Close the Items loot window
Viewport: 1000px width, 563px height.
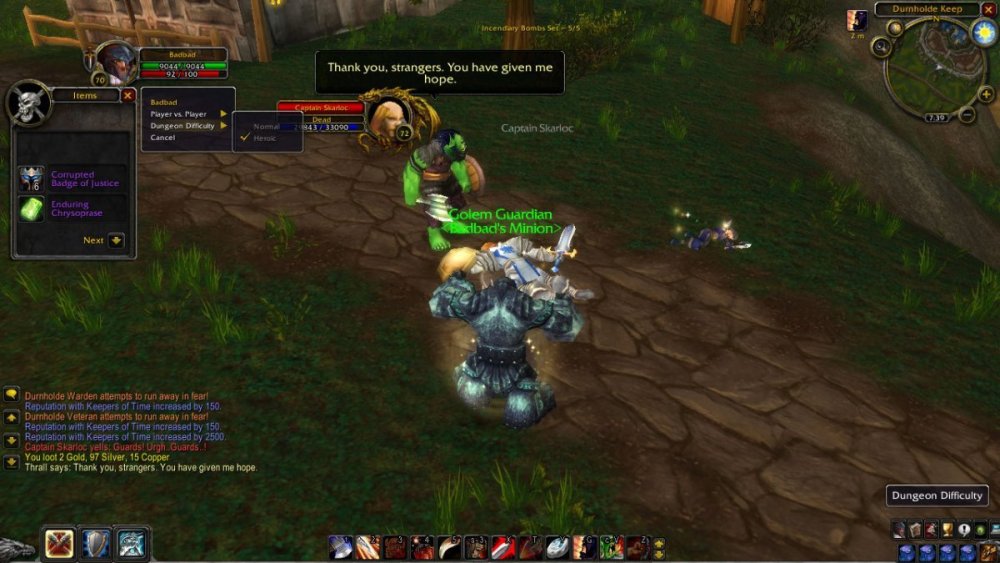coord(128,95)
